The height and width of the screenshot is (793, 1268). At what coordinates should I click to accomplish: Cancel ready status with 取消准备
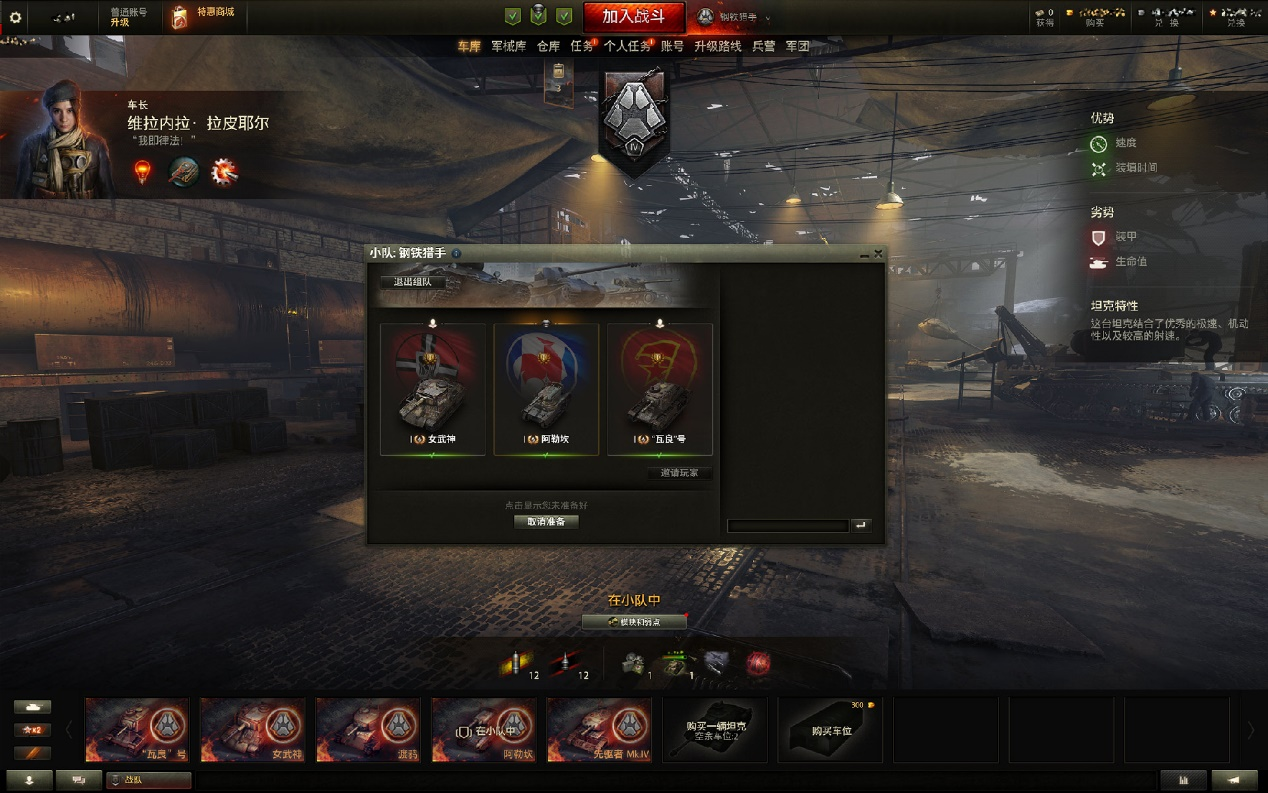click(546, 521)
